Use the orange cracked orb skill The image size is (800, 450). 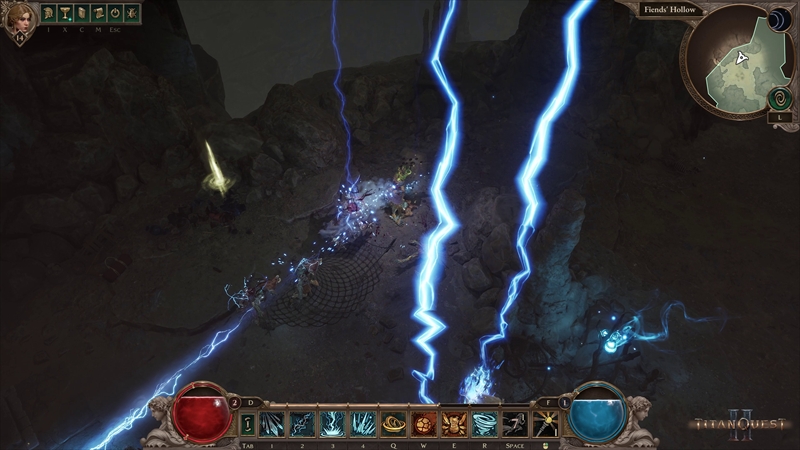pos(423,424)
